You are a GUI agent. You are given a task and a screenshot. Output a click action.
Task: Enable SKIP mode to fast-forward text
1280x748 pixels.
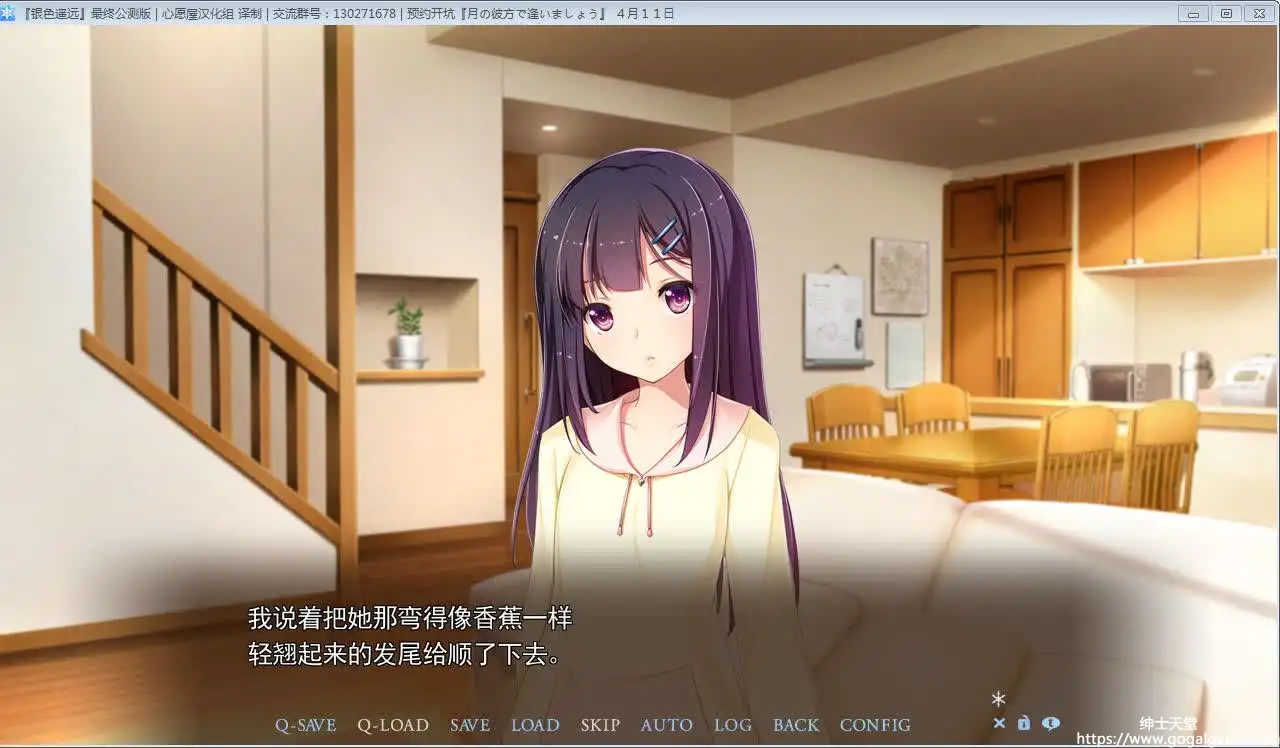click(x=600, y=725)
